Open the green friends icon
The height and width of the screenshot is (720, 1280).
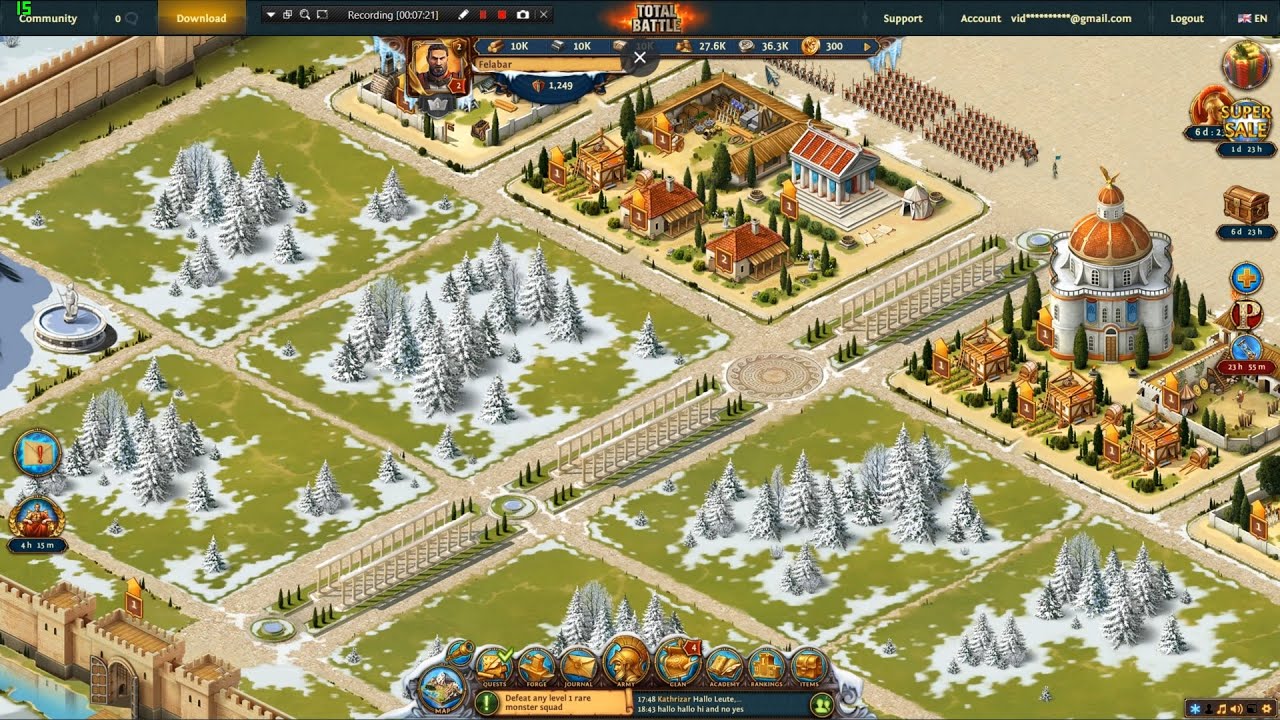[822, 704]
